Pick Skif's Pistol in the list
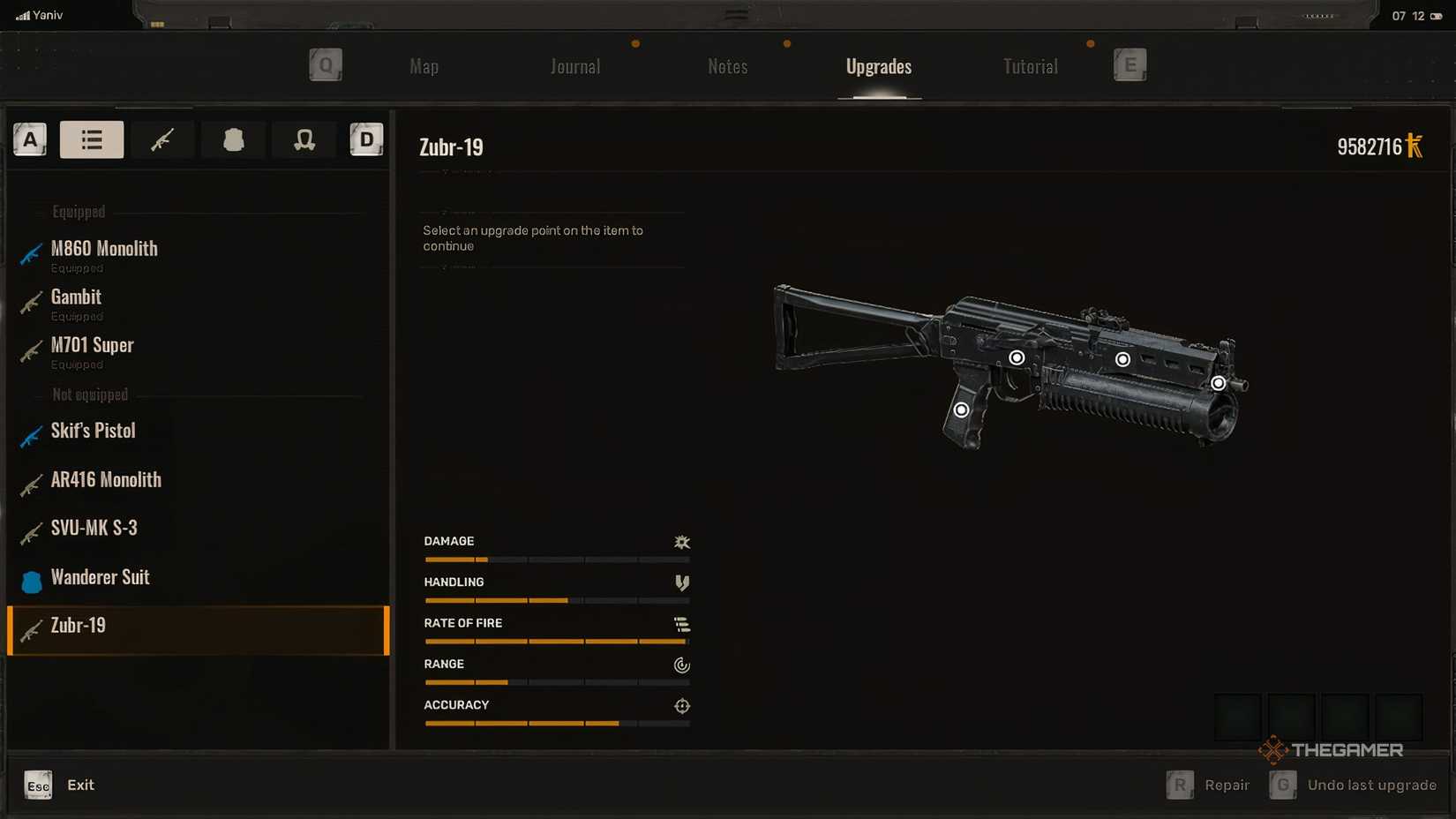The height and width of the screenshot is (819, 1456). click(93, 432)
